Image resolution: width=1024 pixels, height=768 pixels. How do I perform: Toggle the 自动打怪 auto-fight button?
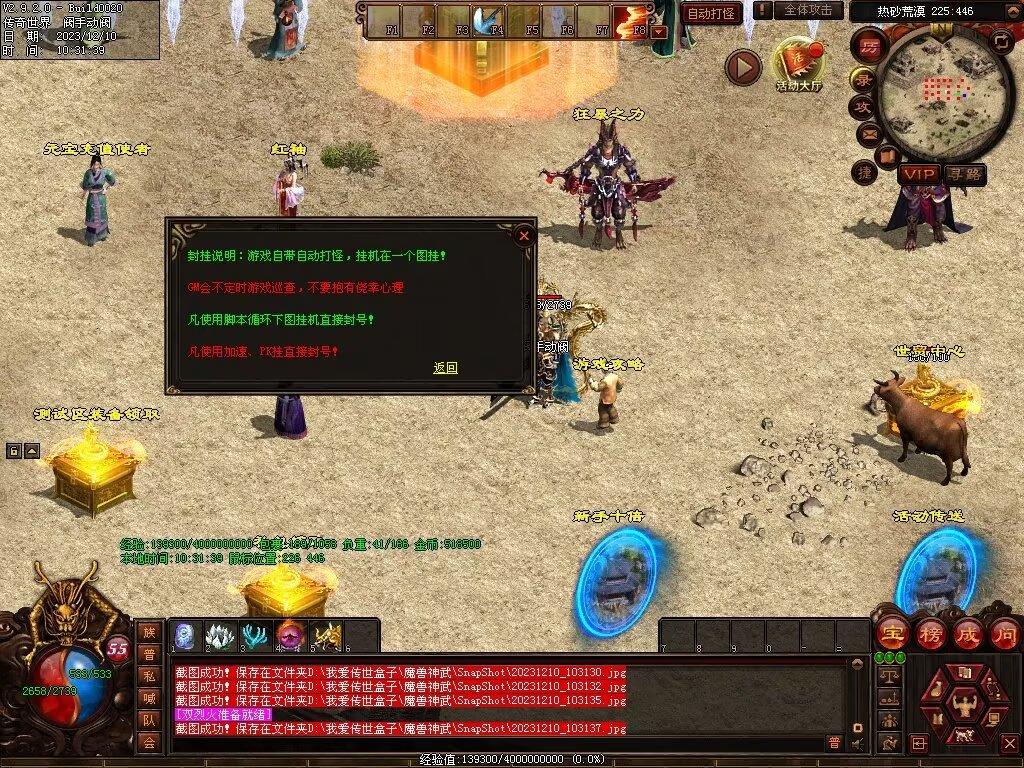tap(711, 13)
